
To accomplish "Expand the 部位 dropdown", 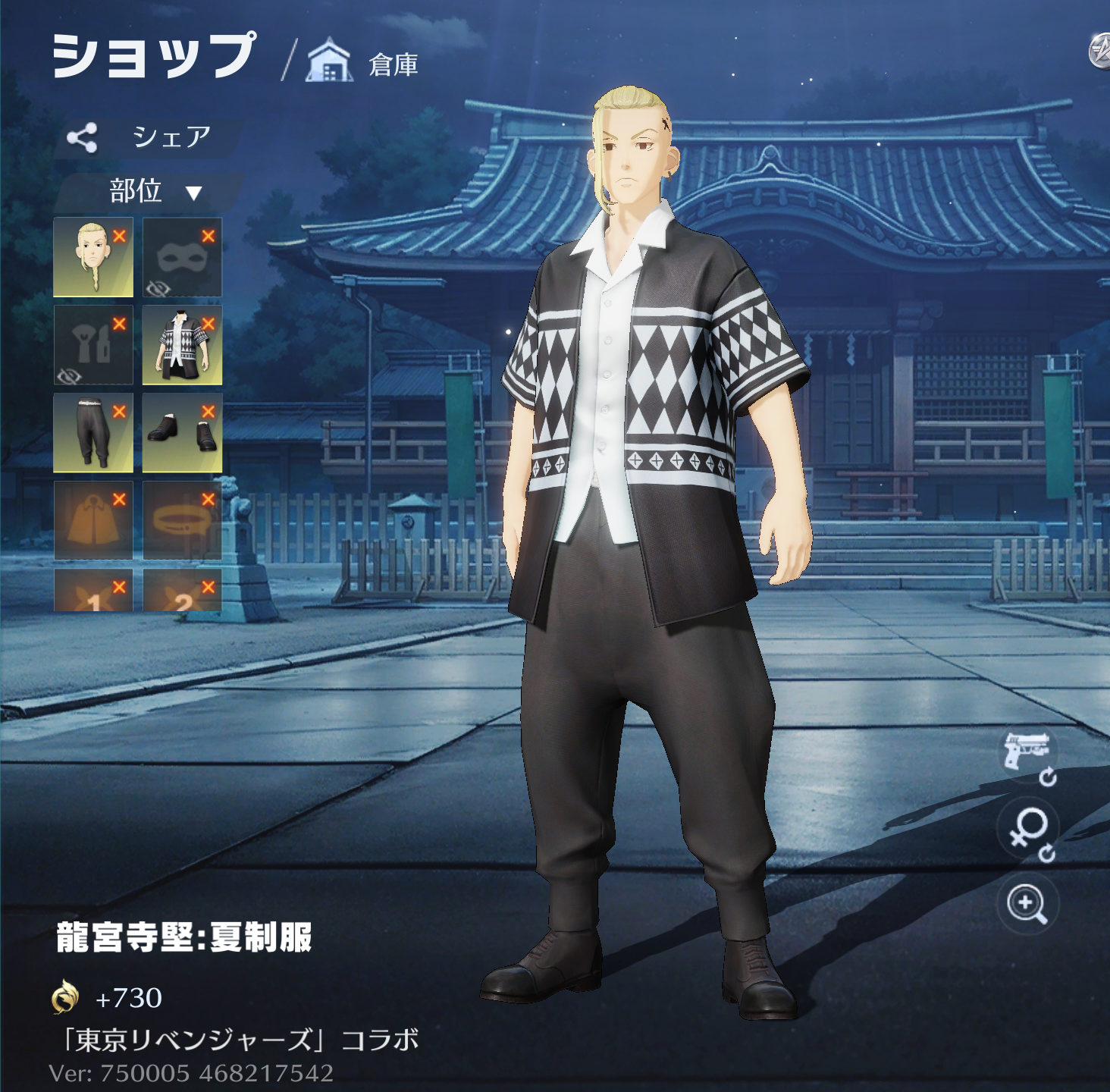I will tap(152, 191).
